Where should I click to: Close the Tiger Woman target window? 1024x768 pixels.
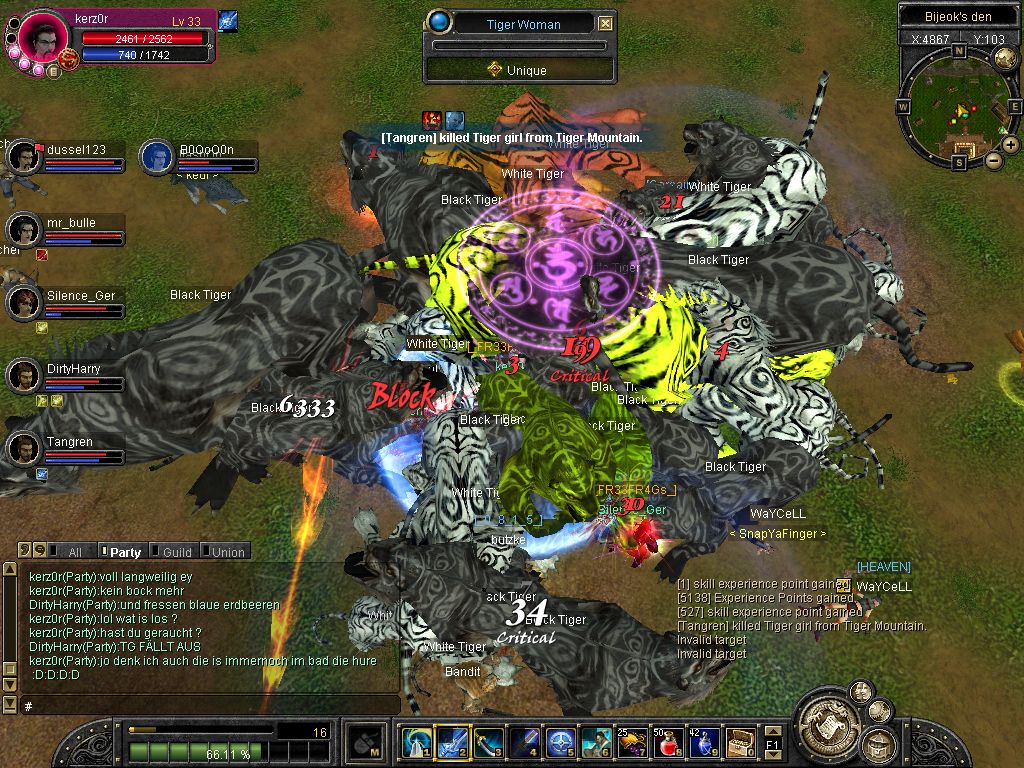click(606, 24)
